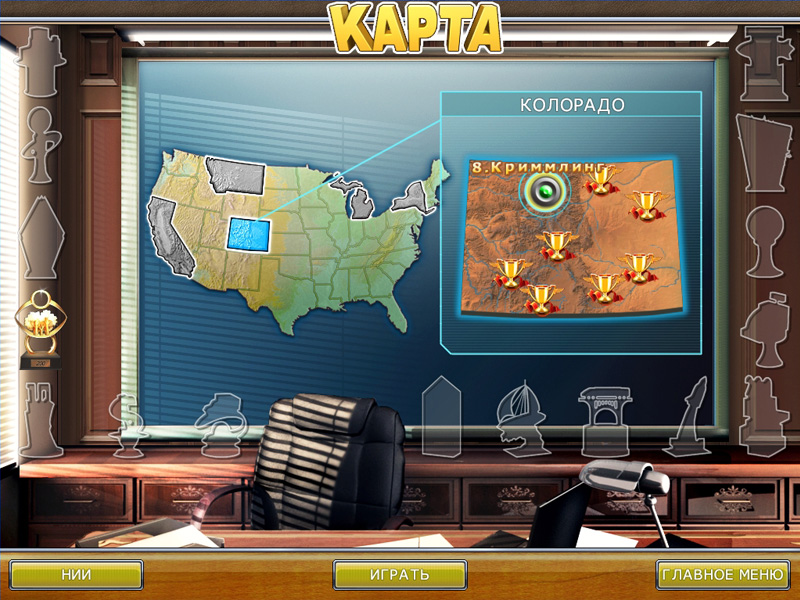
Task: Select the green Криммлинг level marker
Action: pos(544,191)
